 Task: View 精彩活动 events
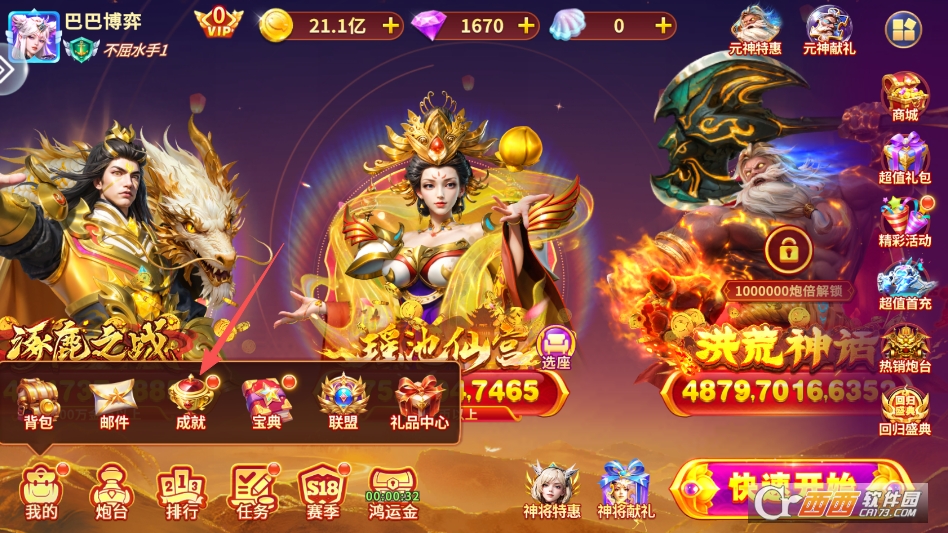coord(904,222)
